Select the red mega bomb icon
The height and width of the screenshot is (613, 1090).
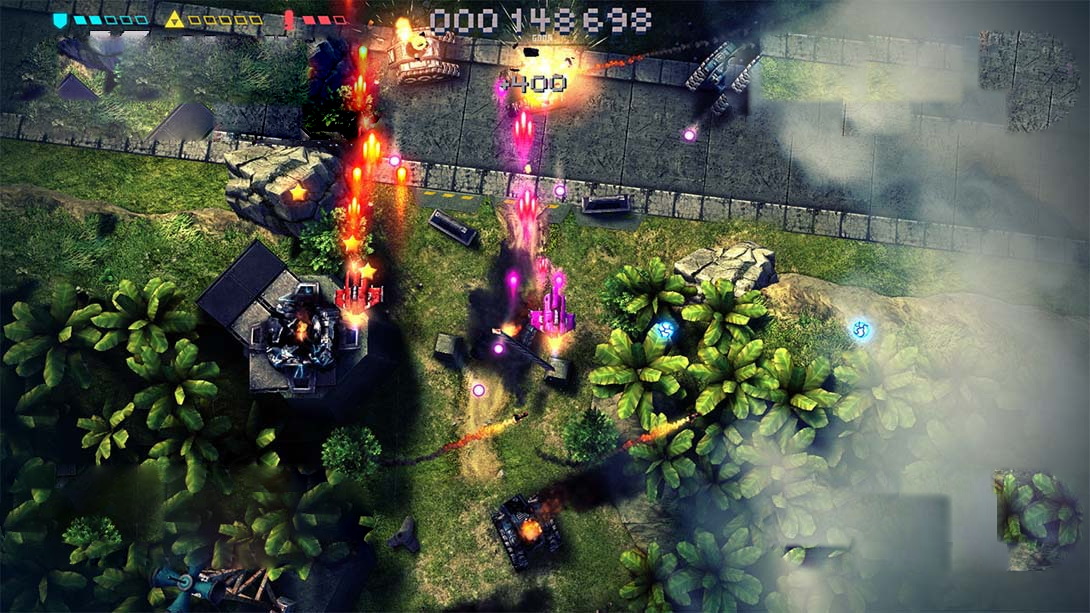pyautogui.click(x=289, y=19)
